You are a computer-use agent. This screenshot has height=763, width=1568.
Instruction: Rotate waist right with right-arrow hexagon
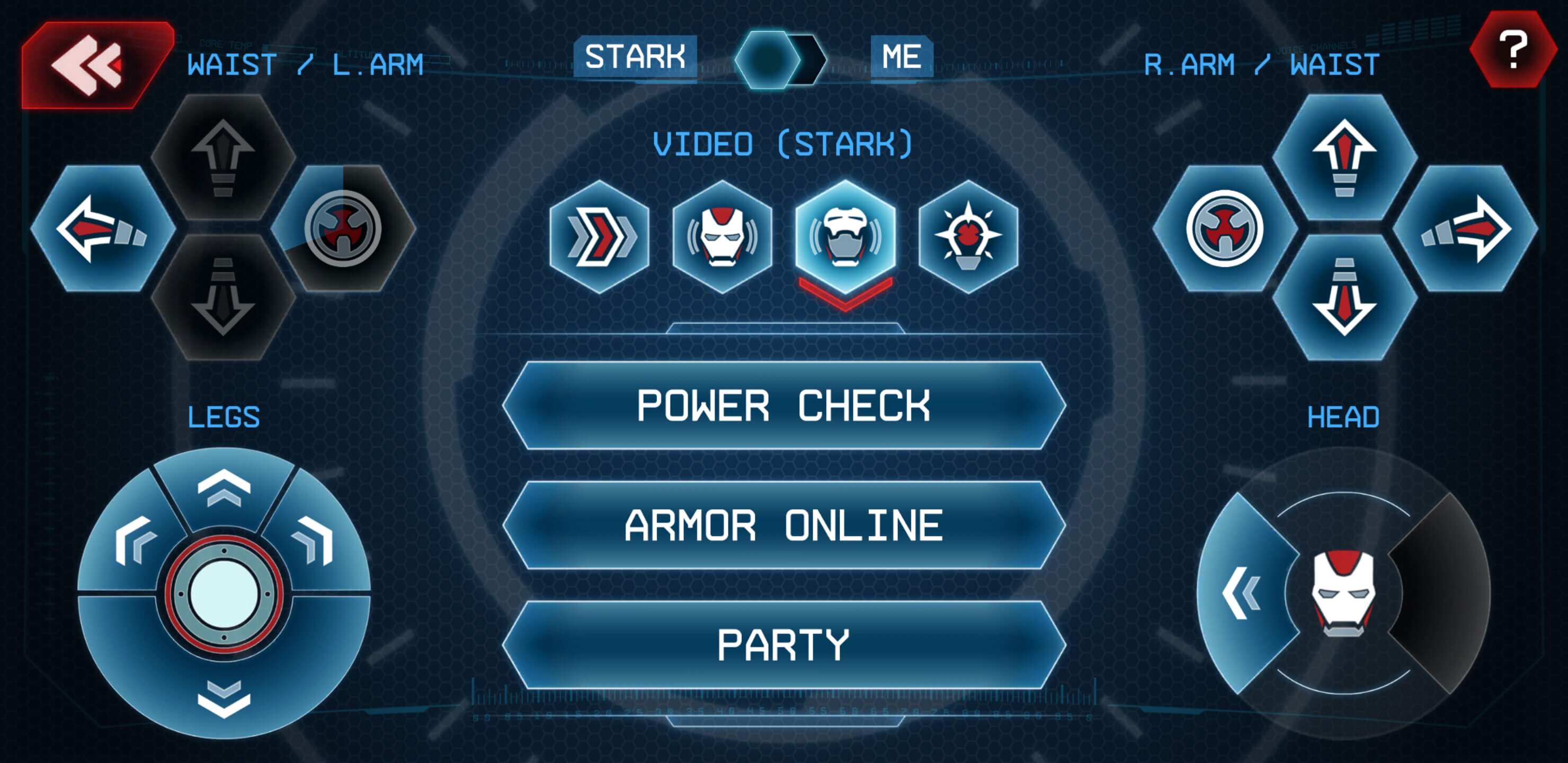[x=1465, y=228]
